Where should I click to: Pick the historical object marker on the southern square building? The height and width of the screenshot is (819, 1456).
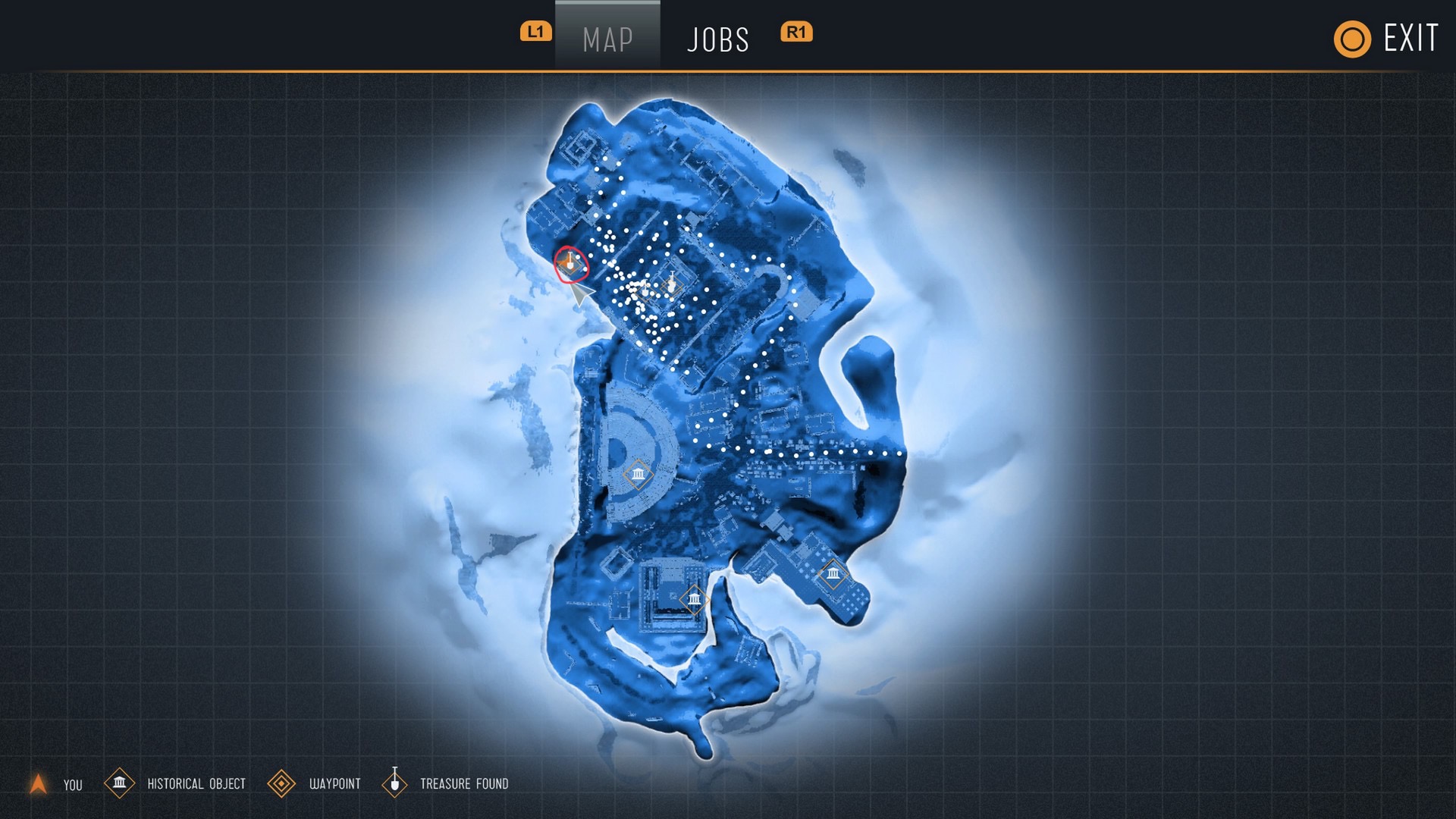[694, 600]
